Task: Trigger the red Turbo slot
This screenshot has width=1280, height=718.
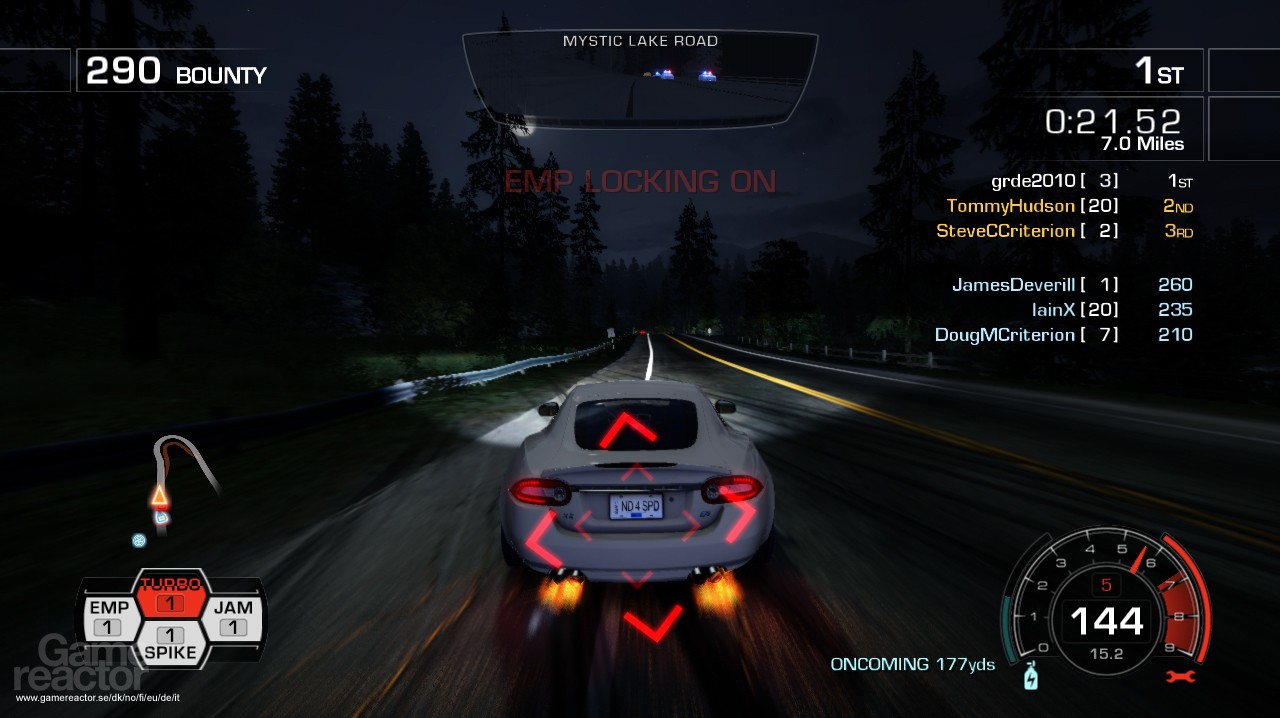Action: click(x=170, y=596)
